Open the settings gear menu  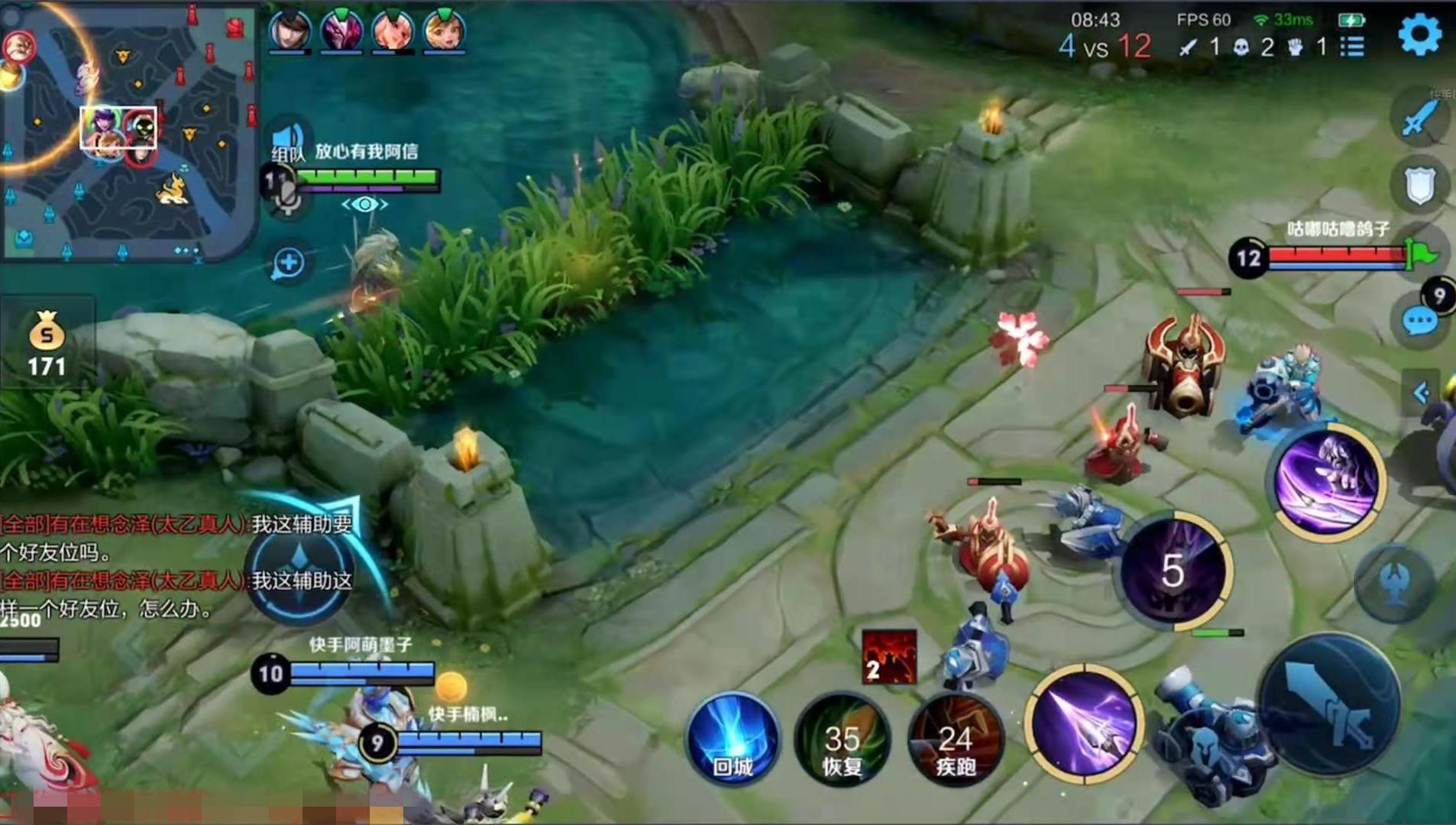pyautogui.click(x=1419, y=35)
